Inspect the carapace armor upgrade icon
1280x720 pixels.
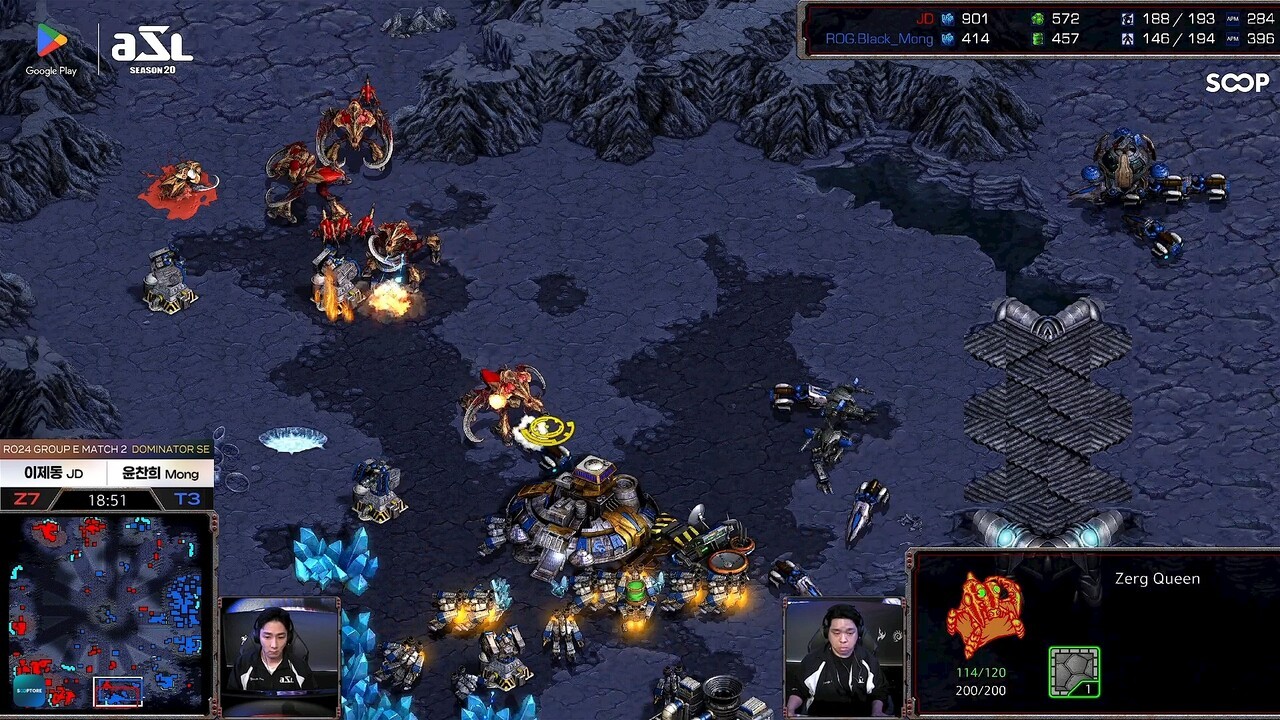point(1074,671)
